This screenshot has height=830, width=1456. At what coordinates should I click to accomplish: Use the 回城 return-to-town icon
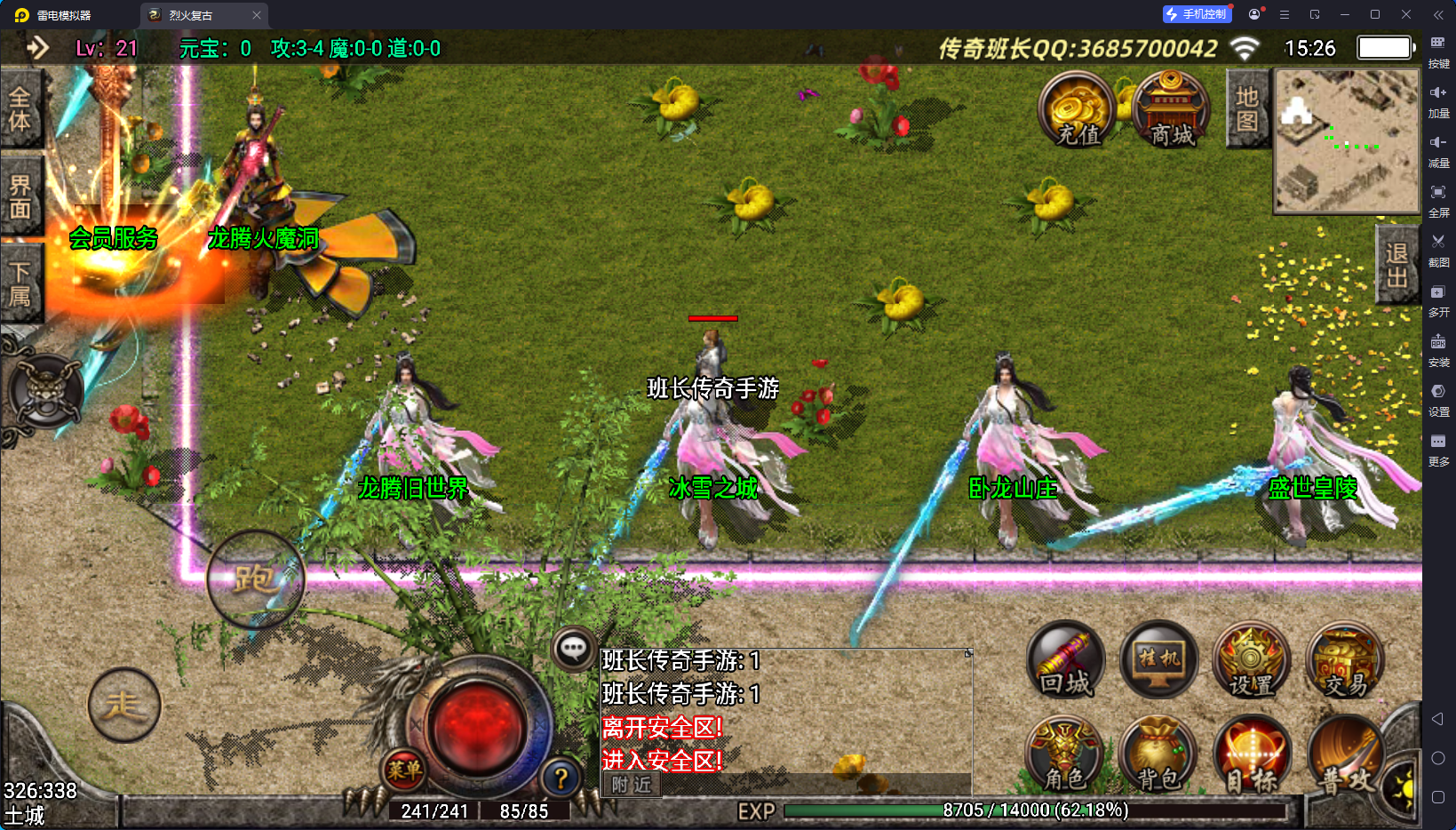point(1066,661)
